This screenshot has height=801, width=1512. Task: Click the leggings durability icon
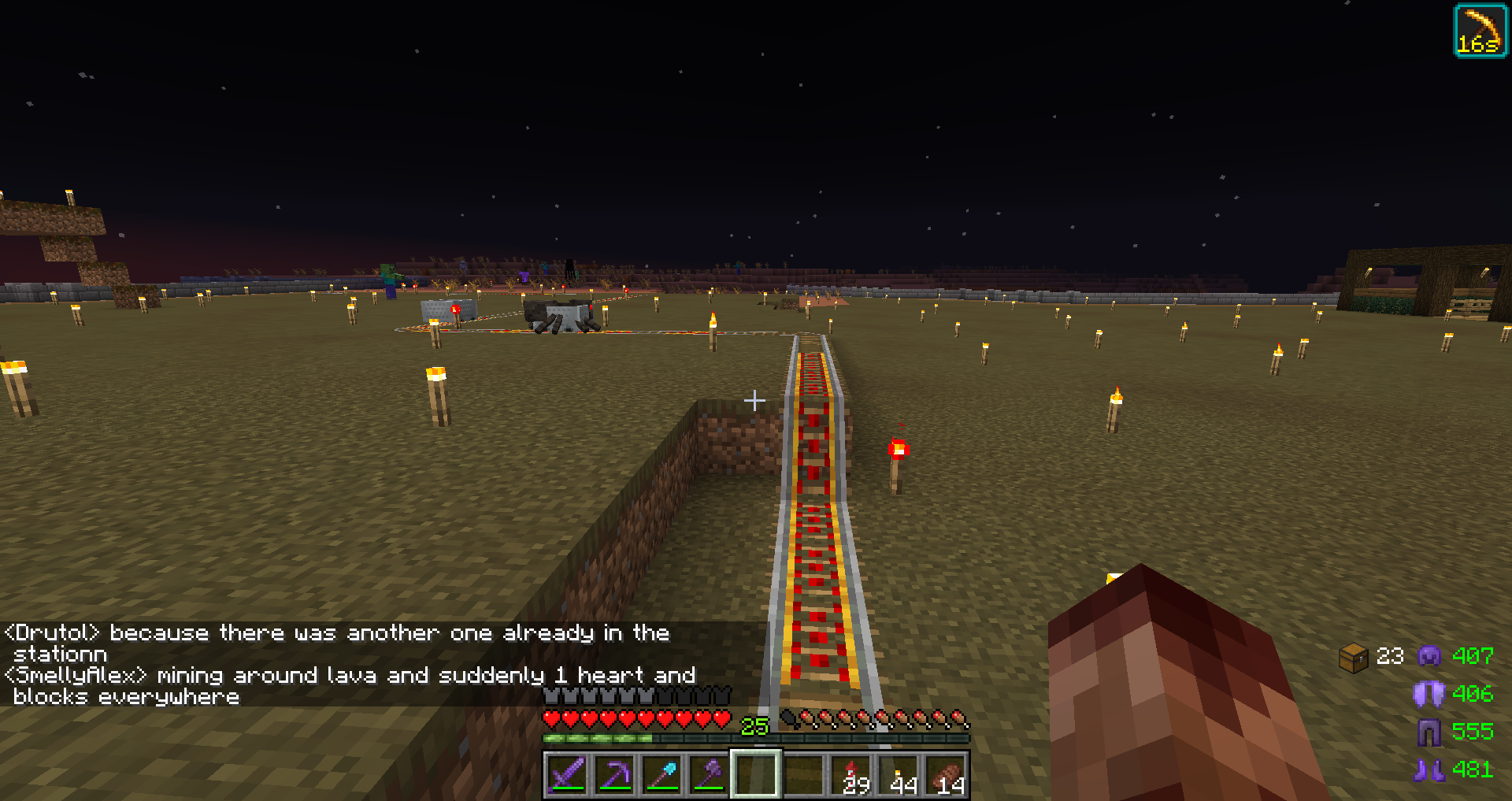(x=1429, y=732)
